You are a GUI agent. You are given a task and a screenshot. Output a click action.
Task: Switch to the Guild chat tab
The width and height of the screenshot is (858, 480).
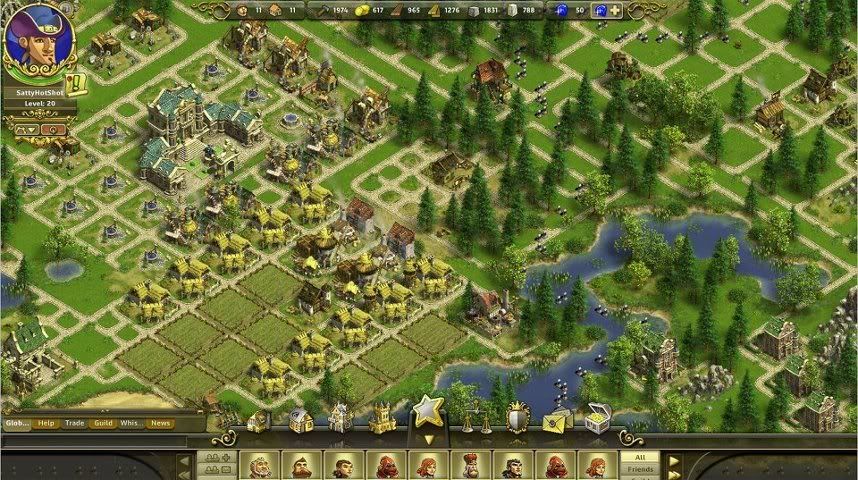click(102, 423)
